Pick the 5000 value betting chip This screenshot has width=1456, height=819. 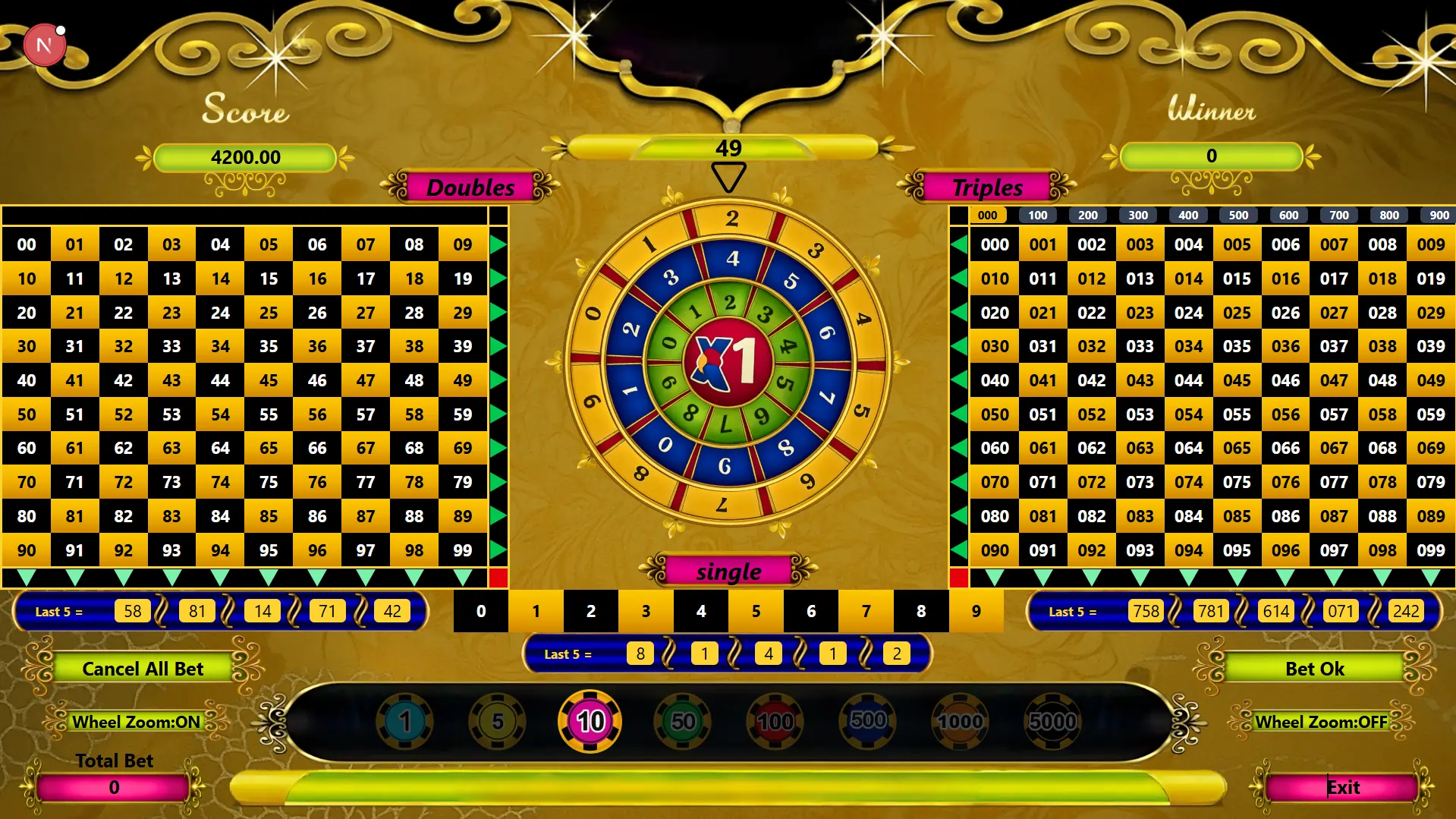click(1052, 722)
